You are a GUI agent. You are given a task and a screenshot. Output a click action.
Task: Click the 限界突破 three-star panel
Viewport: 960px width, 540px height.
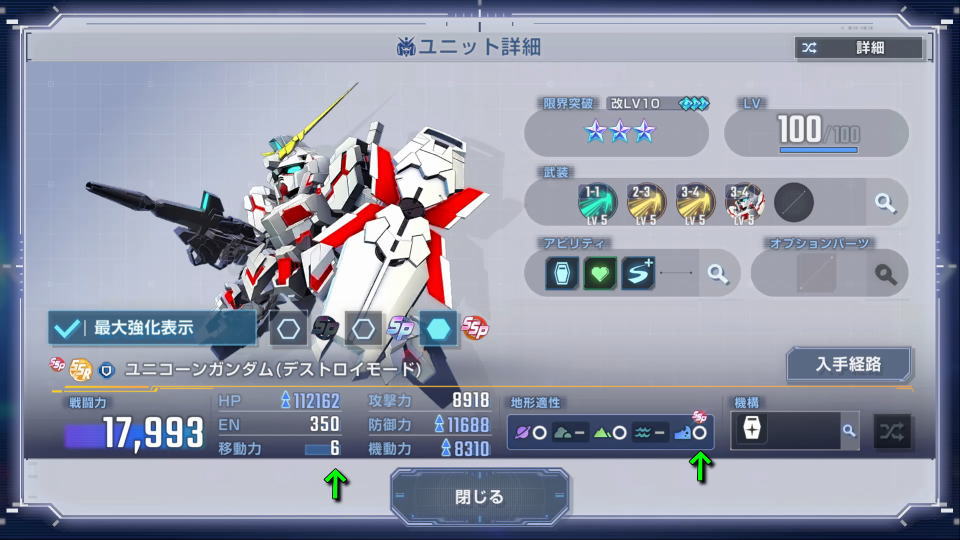coord(616,132)
